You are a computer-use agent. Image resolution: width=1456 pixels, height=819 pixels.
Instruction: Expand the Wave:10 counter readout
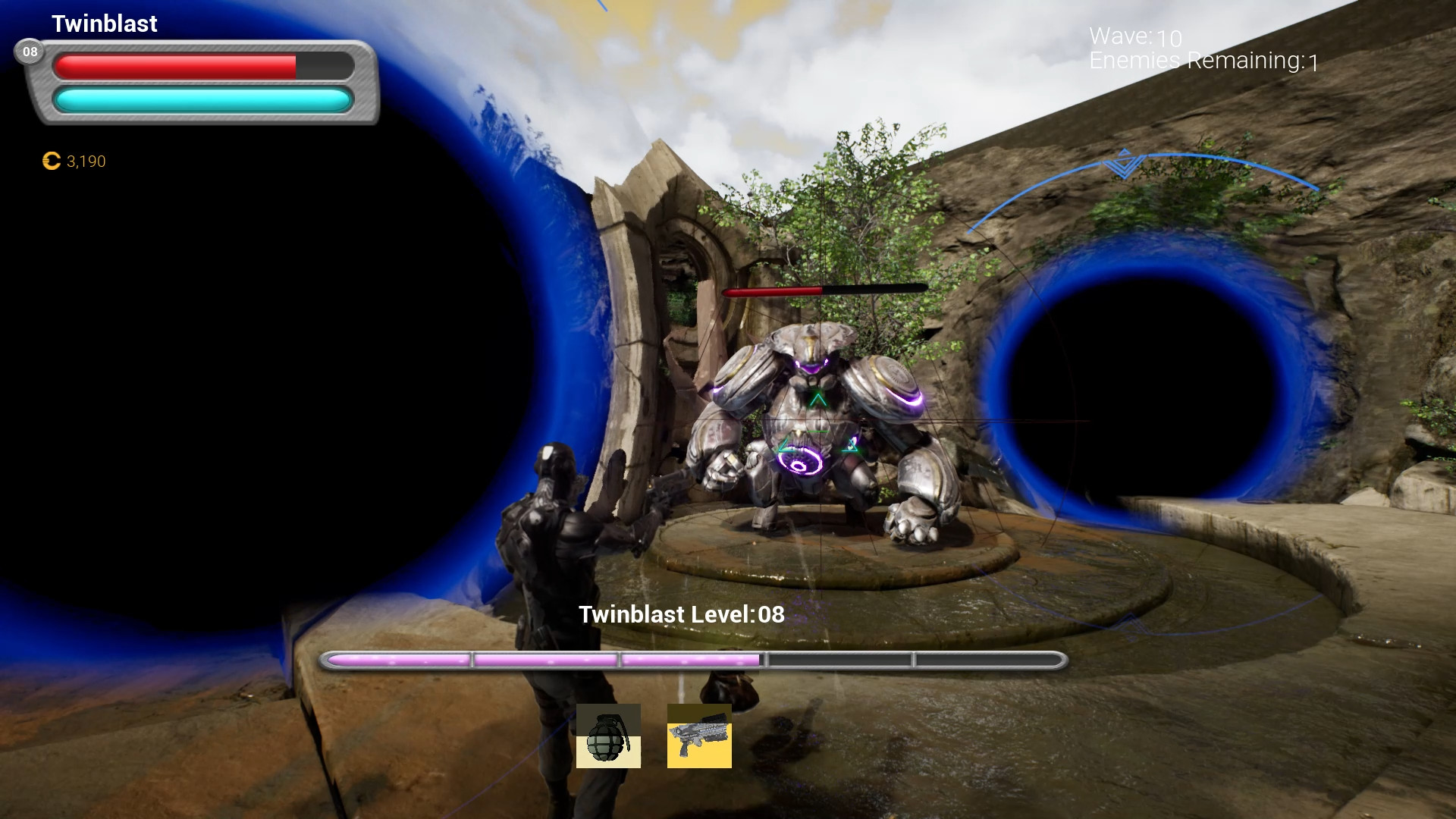coord(1133,35)
